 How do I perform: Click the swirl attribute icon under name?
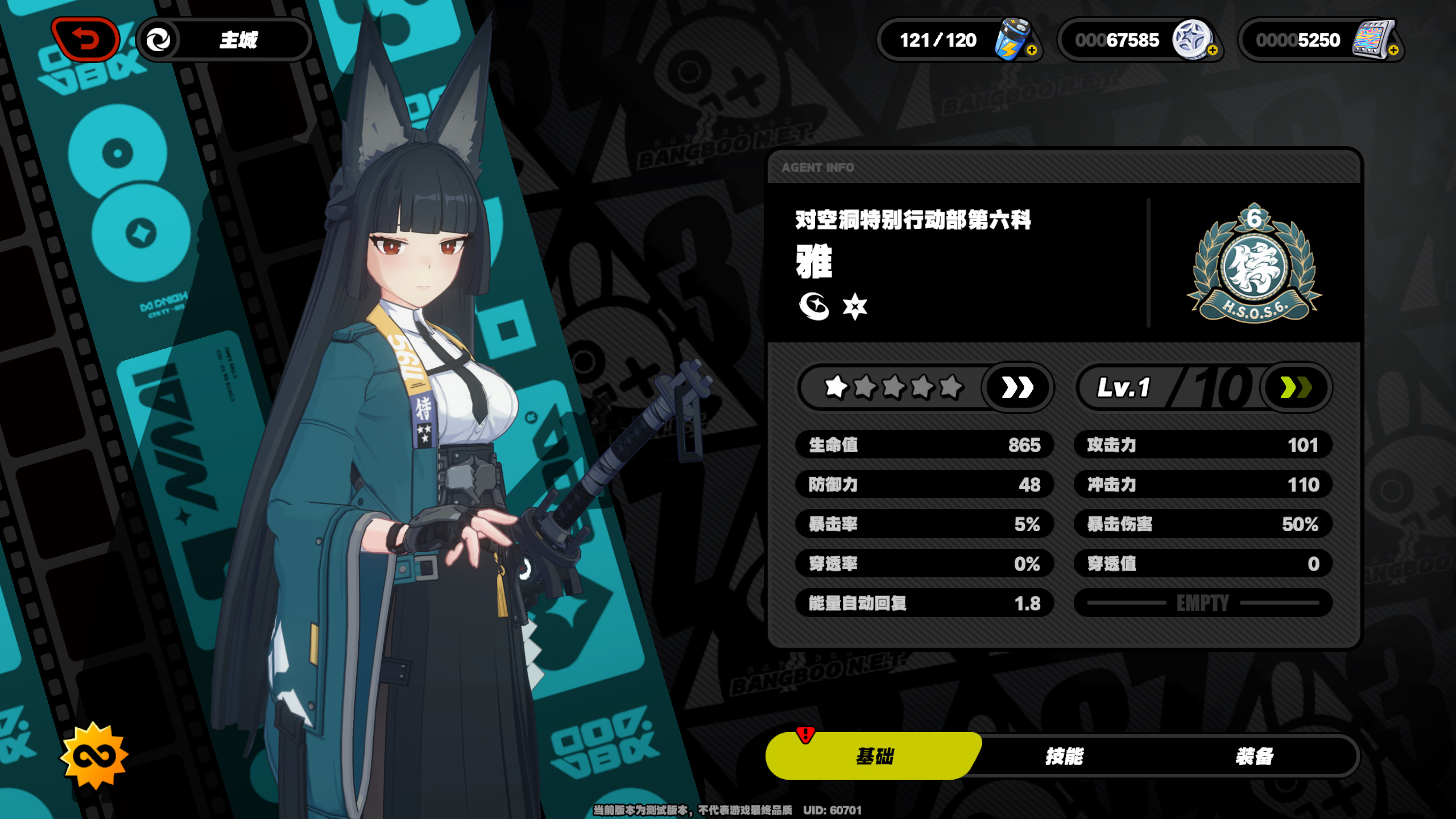(813, 307)
